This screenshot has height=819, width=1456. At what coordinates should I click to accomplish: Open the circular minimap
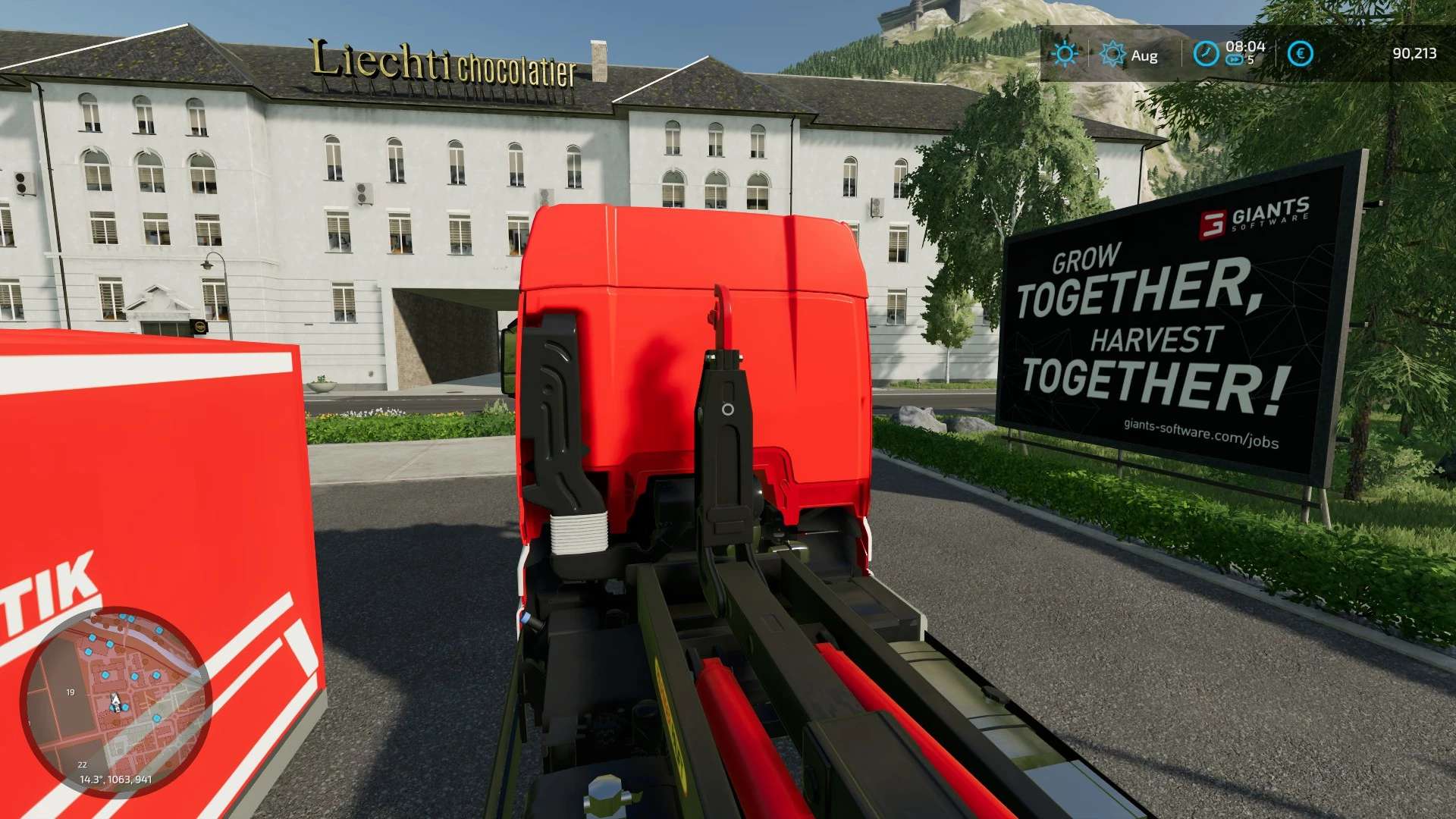[x=115, y=701]
